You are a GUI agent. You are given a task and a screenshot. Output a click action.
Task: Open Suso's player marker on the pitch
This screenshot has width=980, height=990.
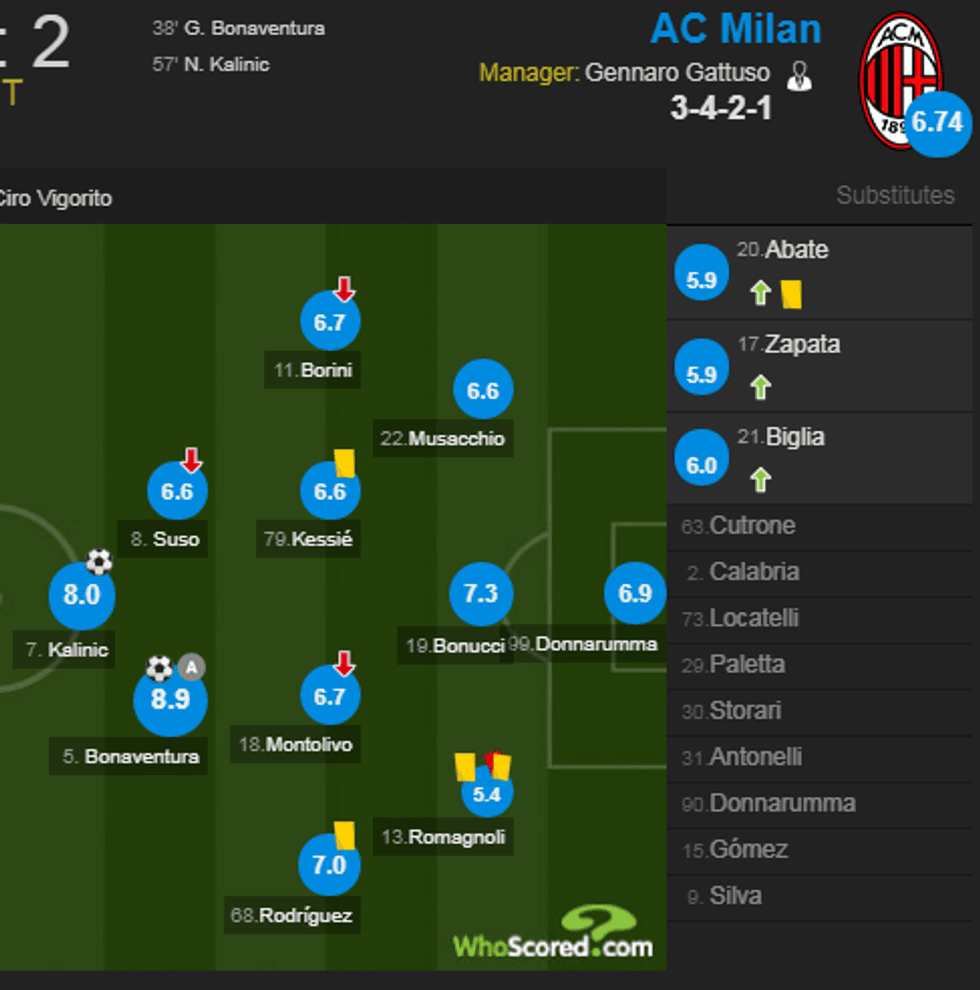[x=177, y=491]
